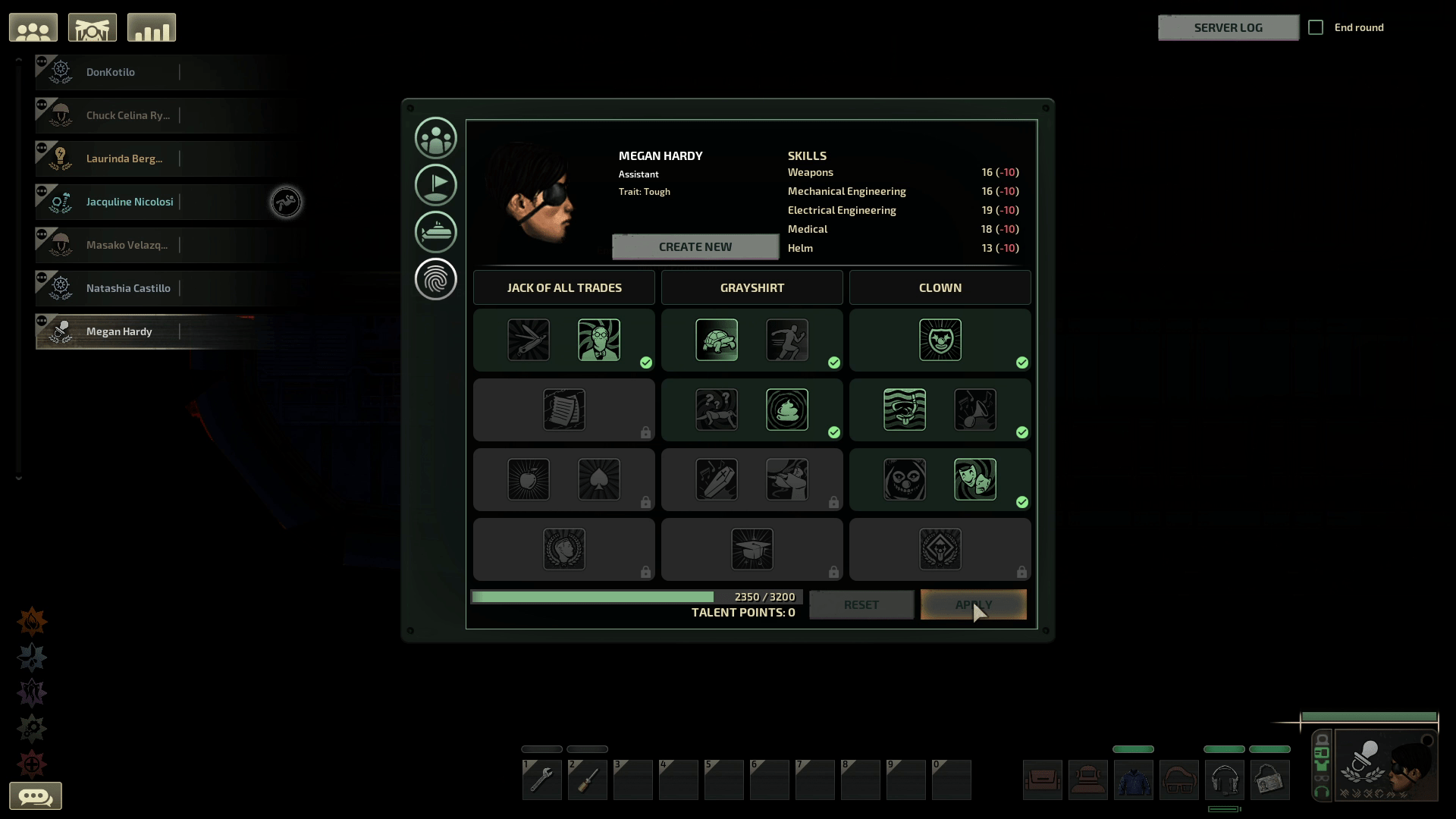Select the wrench in hotbar slot 1
The image size is (1456, 819).
541,780
